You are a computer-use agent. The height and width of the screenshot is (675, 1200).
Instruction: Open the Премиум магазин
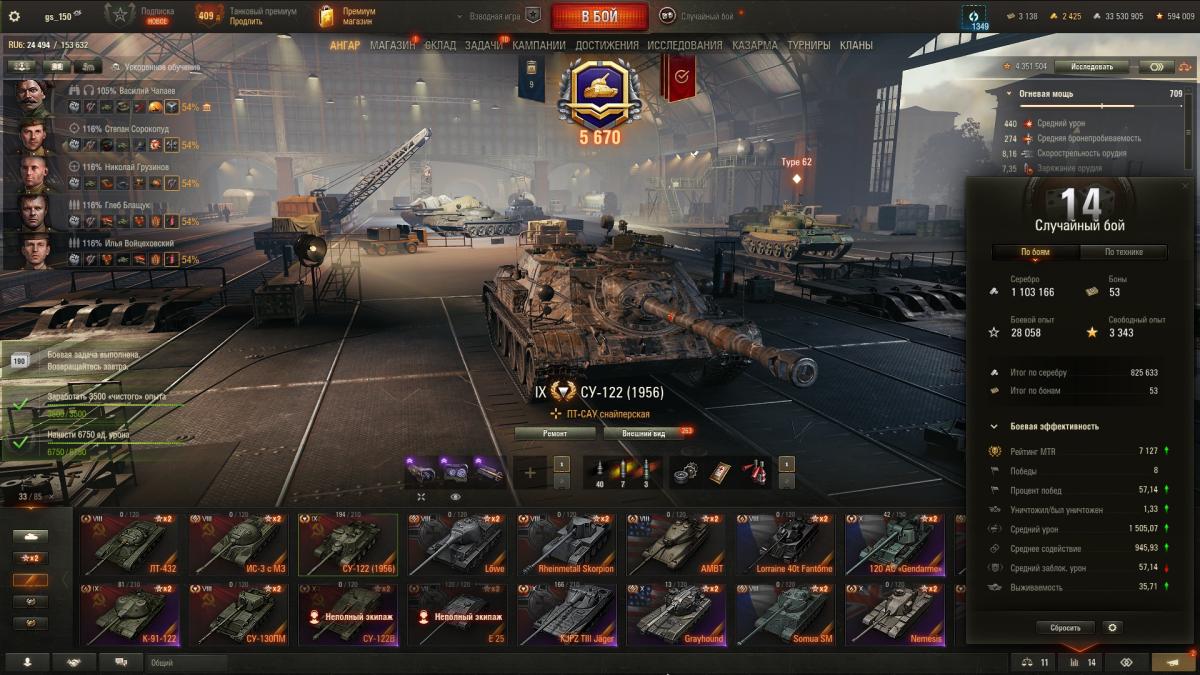click(347, 16)
